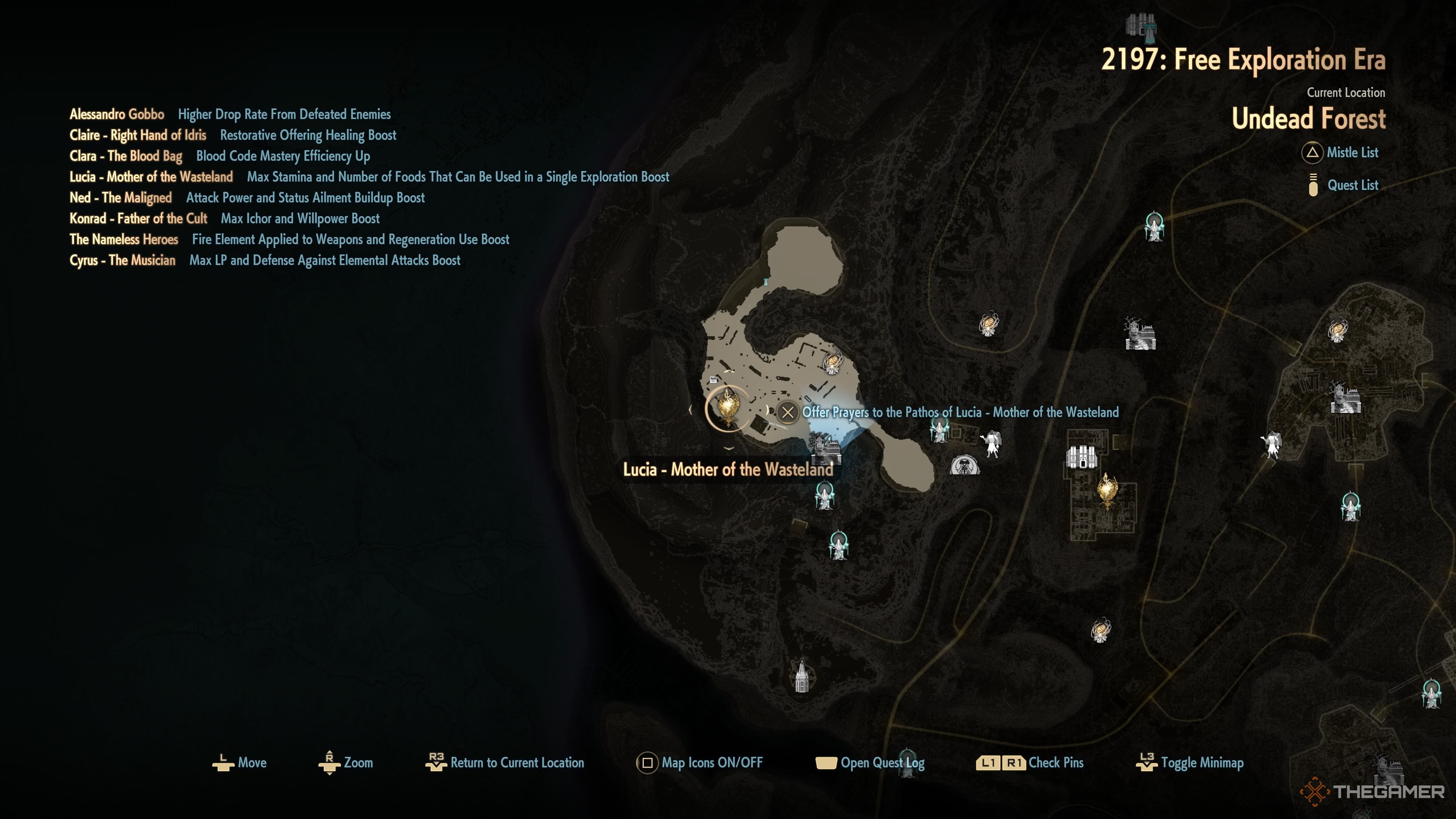
Task: Click the white fortress gate map icon
Action: (x=1081, y=457)
